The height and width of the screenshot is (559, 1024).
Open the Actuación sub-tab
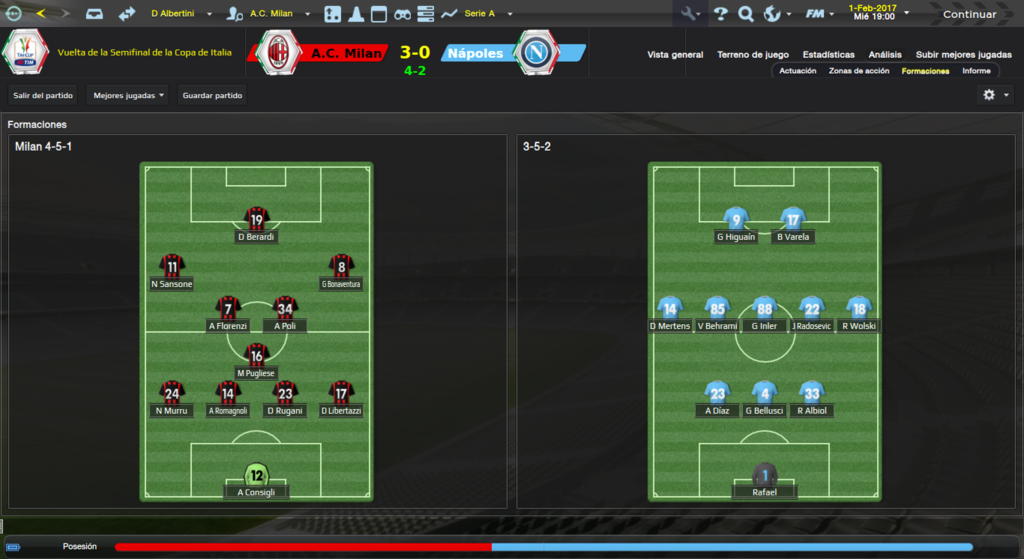798,71
